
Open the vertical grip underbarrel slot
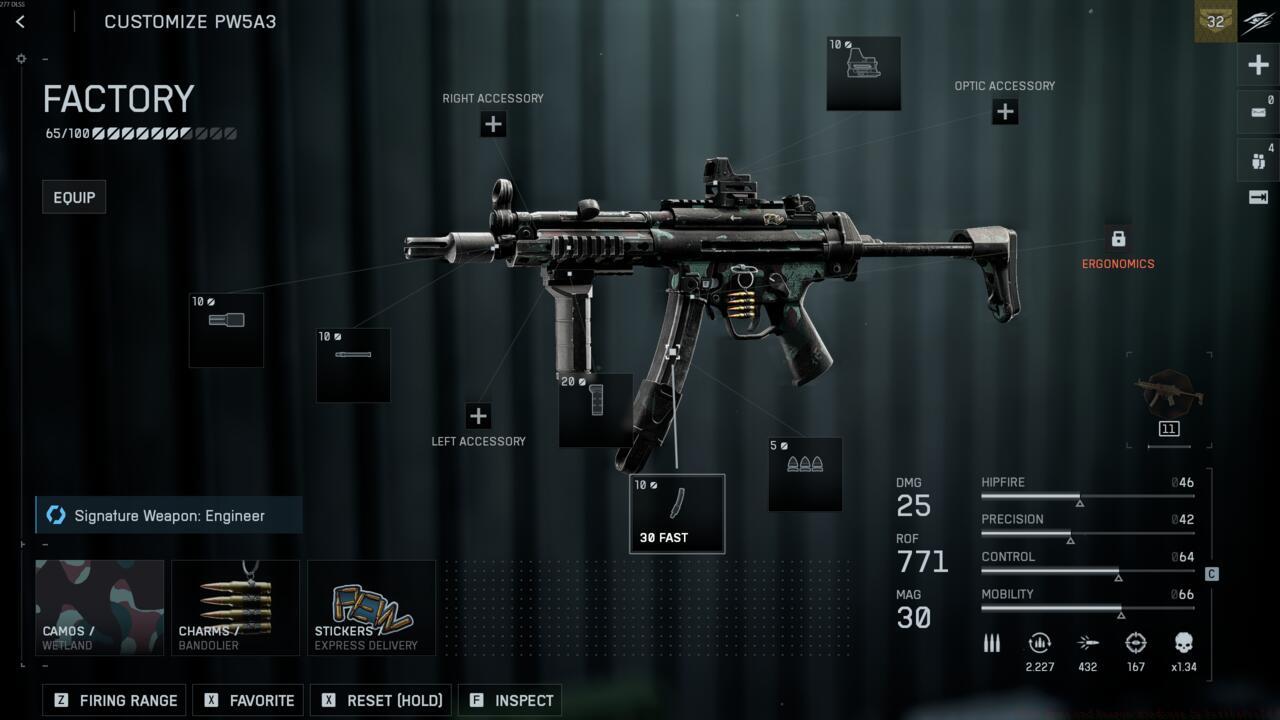pos(595,410)
